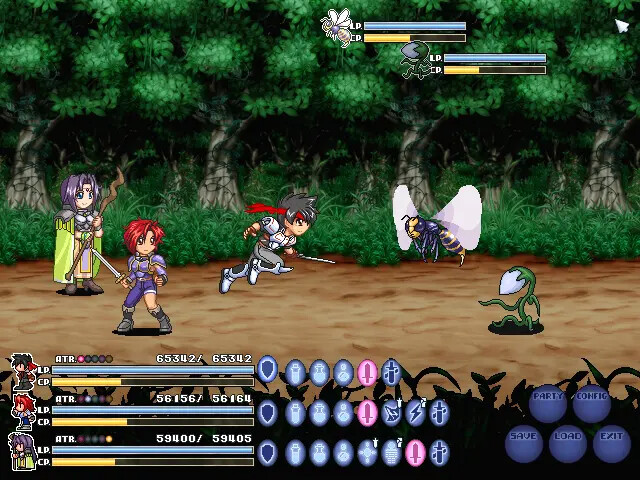Activate the pink sword in the red-haired fighter's row
Image resolution: width=640 pixels, height=480 pixels.
[x=367, y=412]
